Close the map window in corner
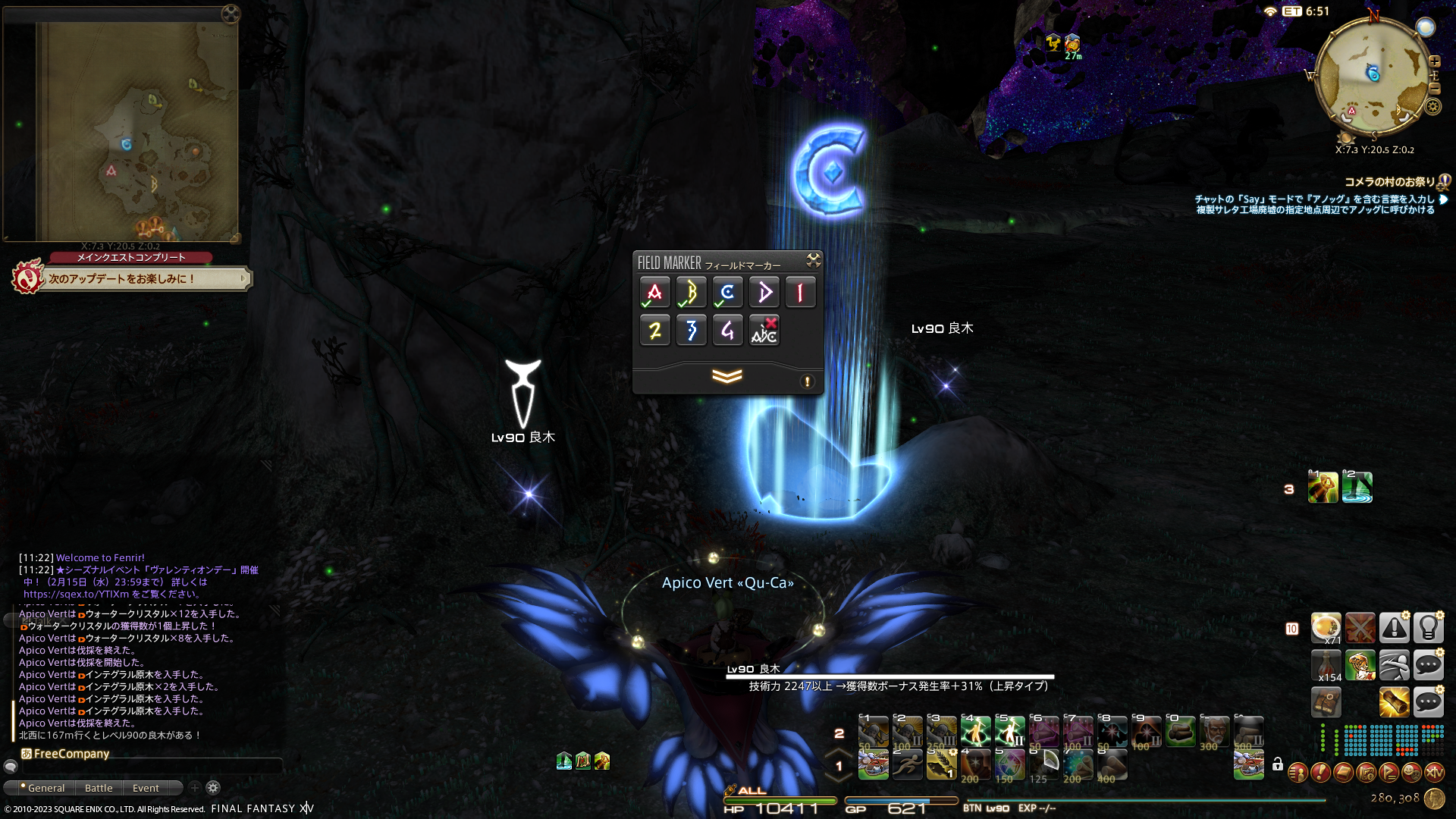Screen dimensions: 1456x819 point(231,14)
